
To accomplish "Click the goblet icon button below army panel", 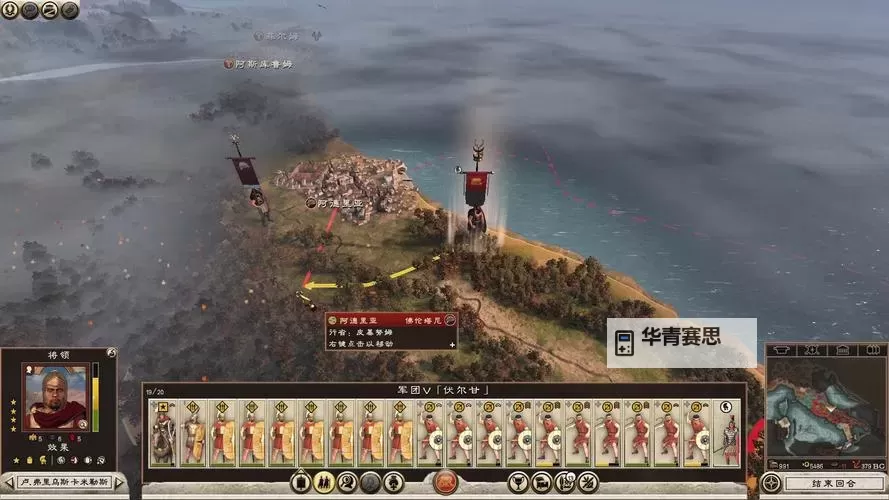I will [x=518, y=483].
